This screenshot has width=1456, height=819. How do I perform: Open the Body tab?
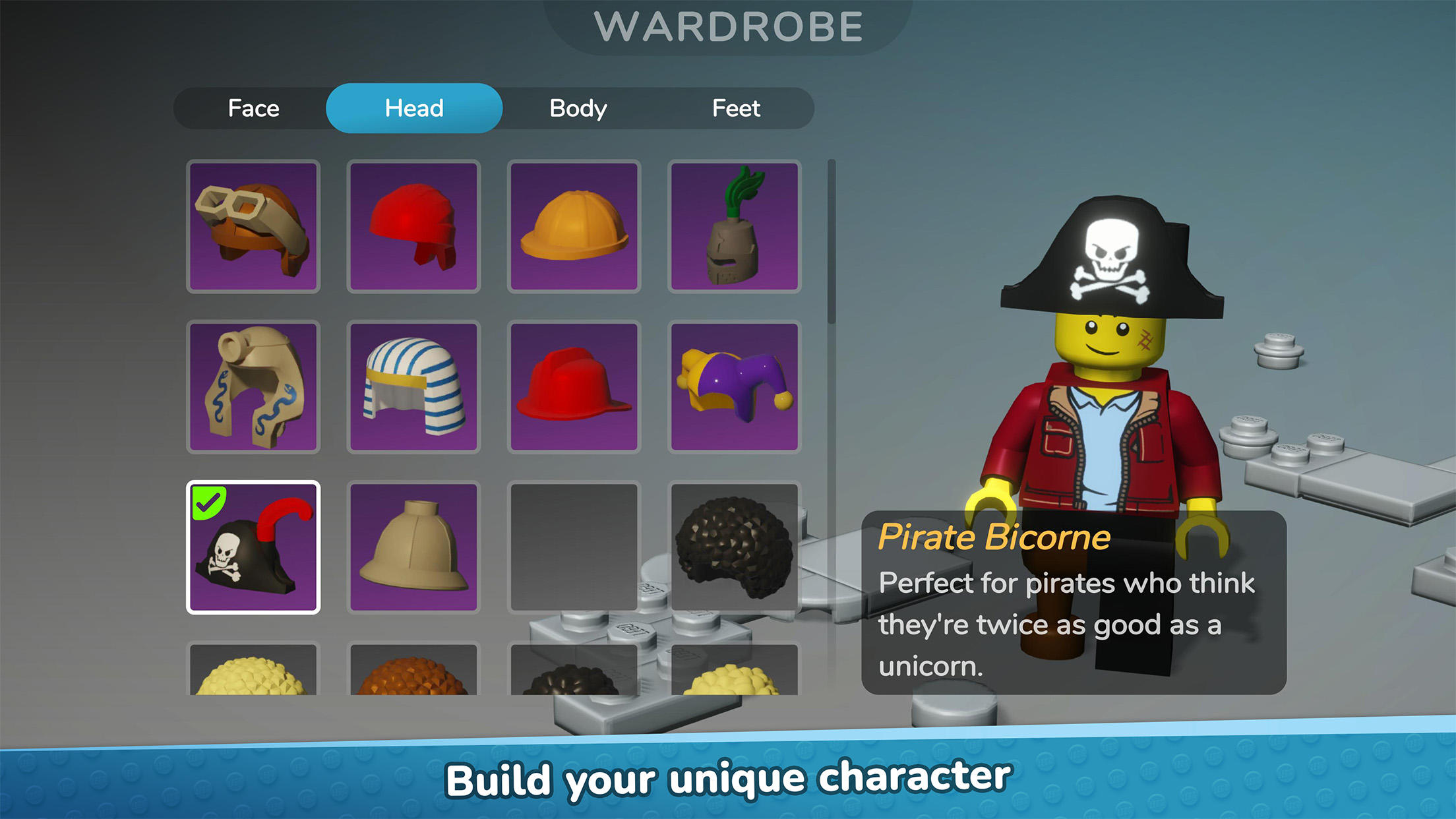tap(577, 107)
